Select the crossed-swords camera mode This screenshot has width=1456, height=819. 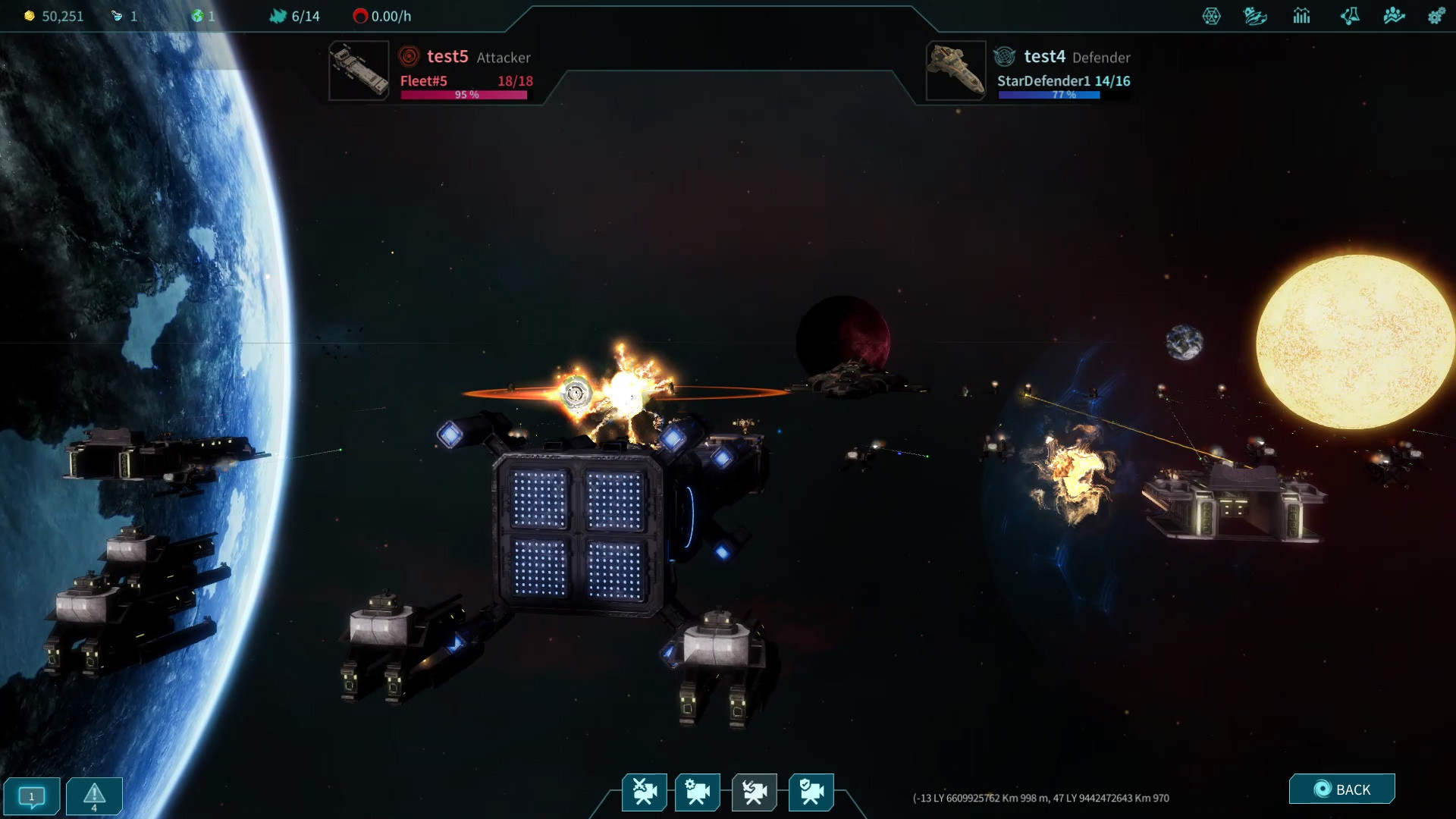pos(645,792)
